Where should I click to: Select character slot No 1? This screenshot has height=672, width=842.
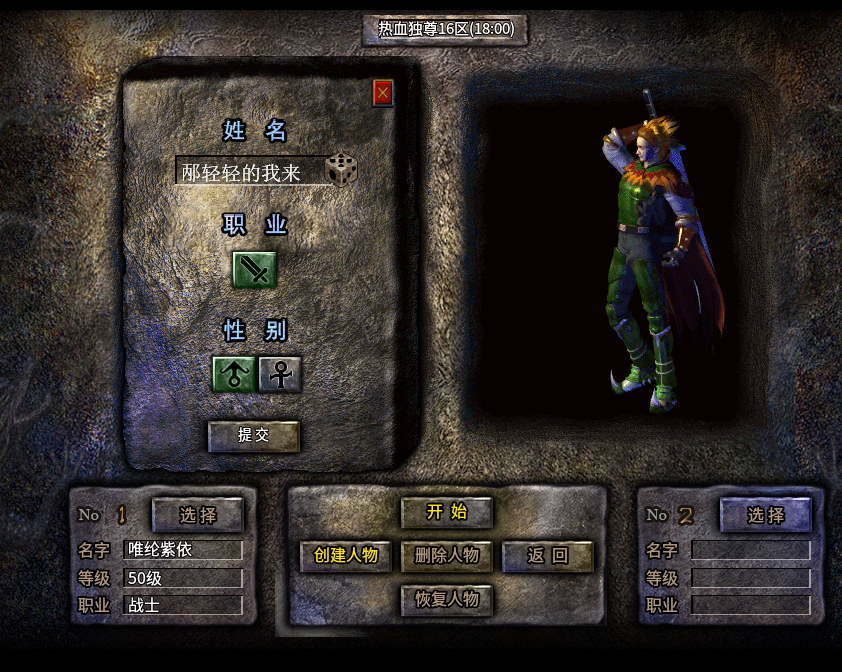coord(198,515)
